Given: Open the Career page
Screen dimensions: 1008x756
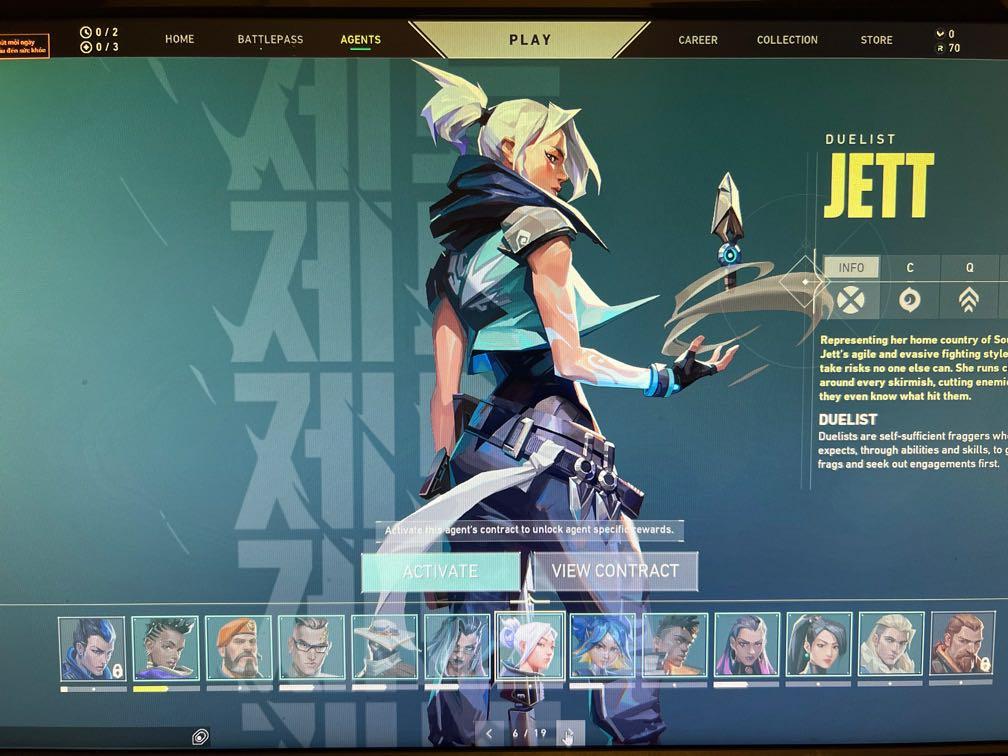Looking at the screenshot, I should coord(698,40).
